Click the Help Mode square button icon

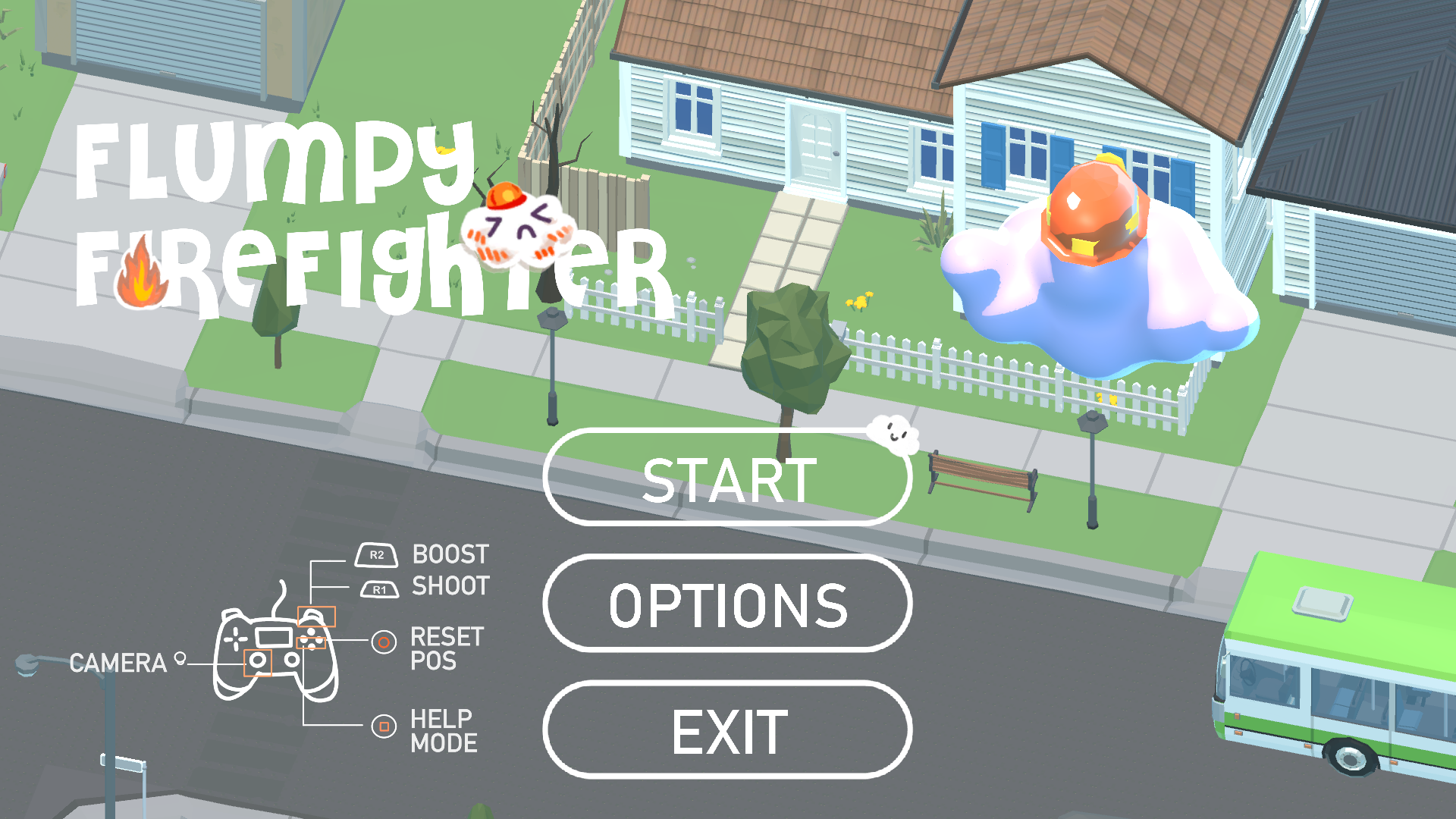point(384,726)
